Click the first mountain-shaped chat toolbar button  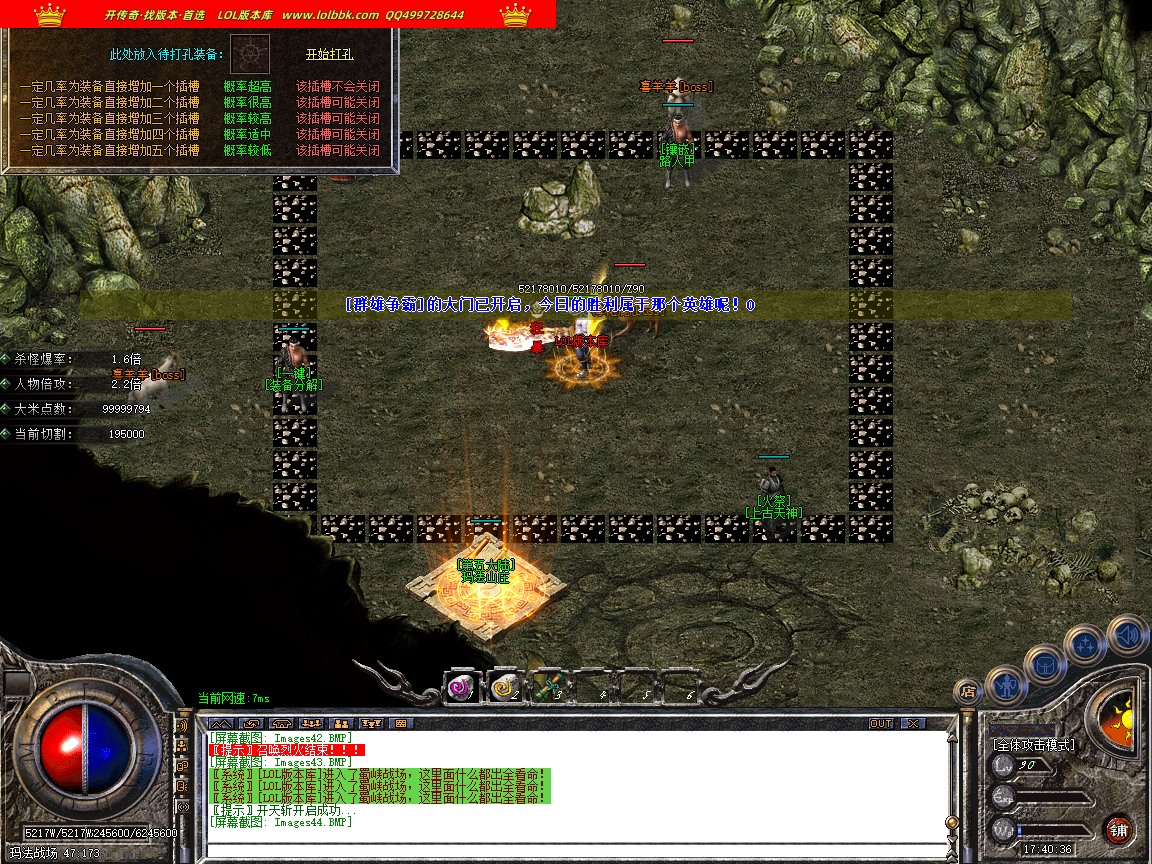221,723
